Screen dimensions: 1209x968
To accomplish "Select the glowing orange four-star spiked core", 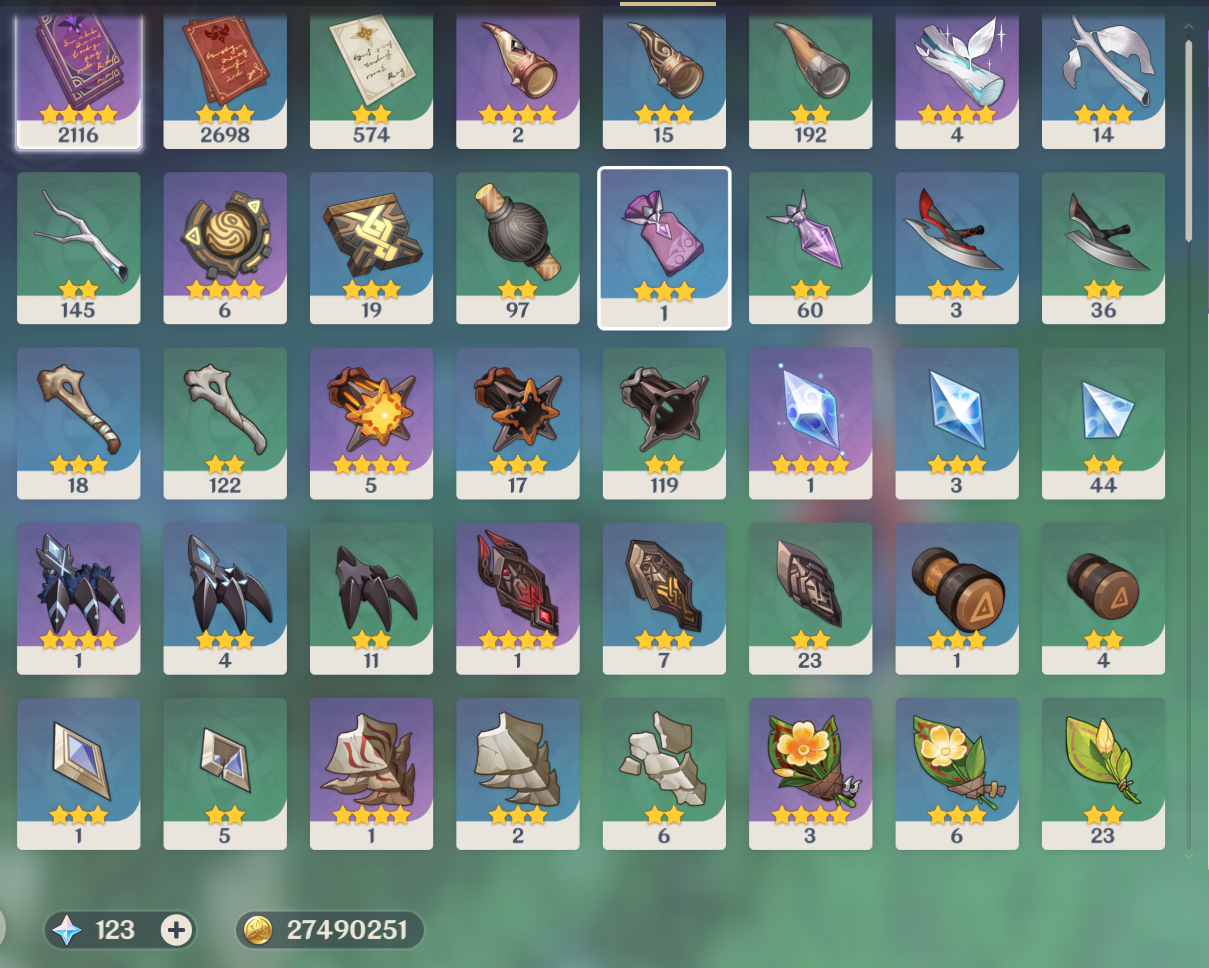I will click(x=371, y=420).
